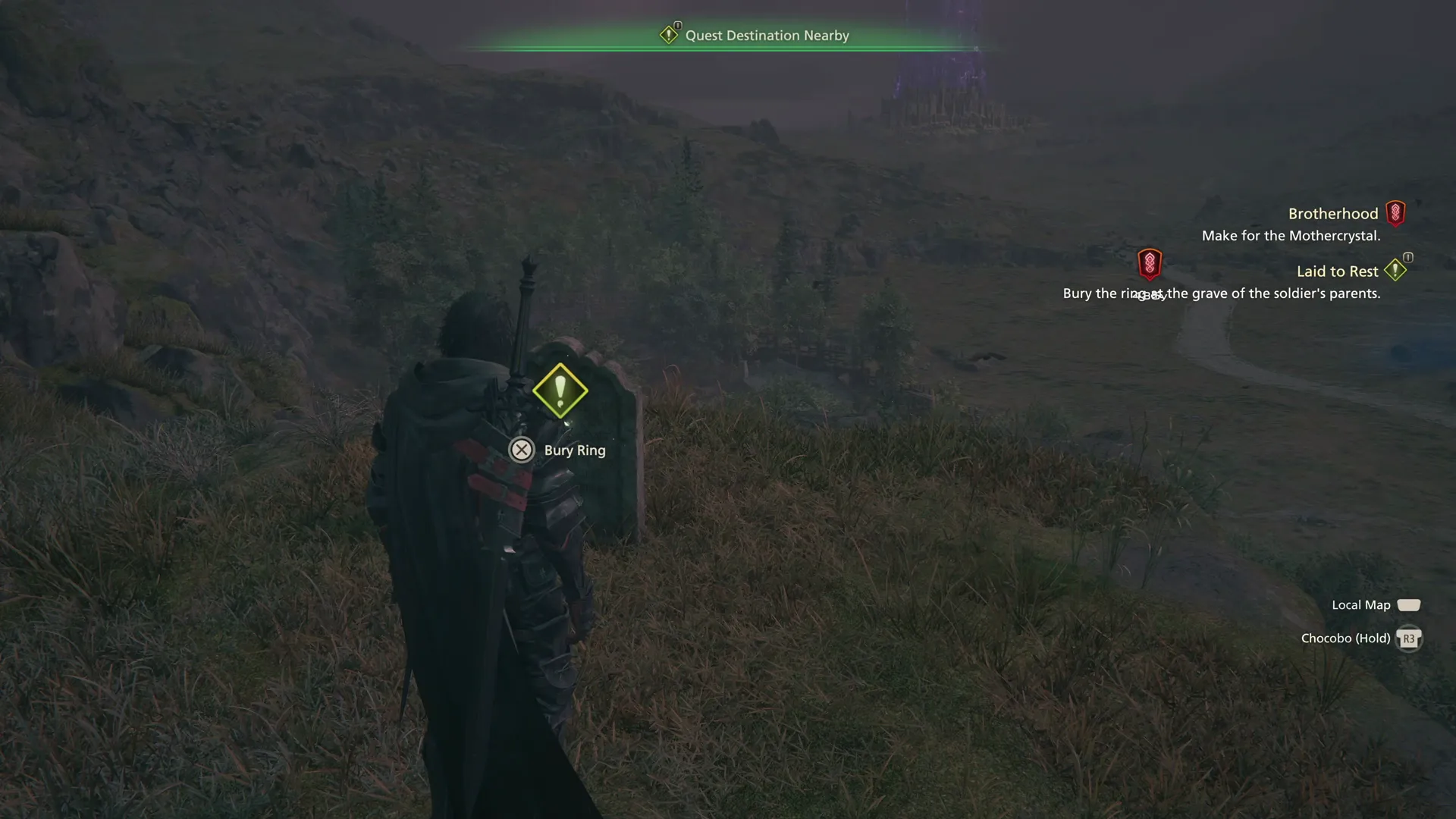This screenshot has width=1456, height=819.
Task: Click the Laid to Rest exclamation diamond icon
Action: [x=1396, y=270]
